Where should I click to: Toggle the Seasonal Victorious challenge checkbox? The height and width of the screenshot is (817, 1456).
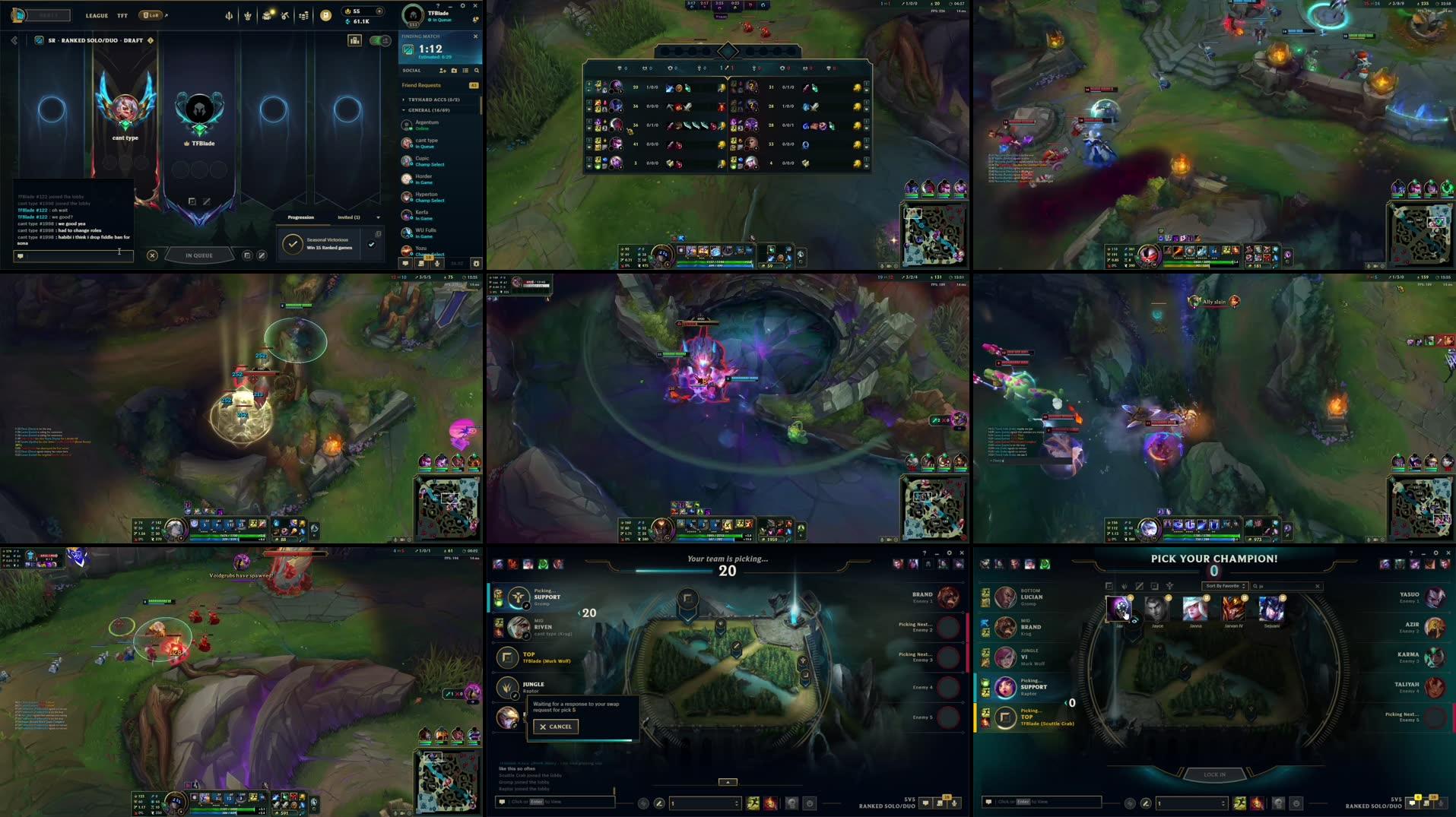click(371, 245)
